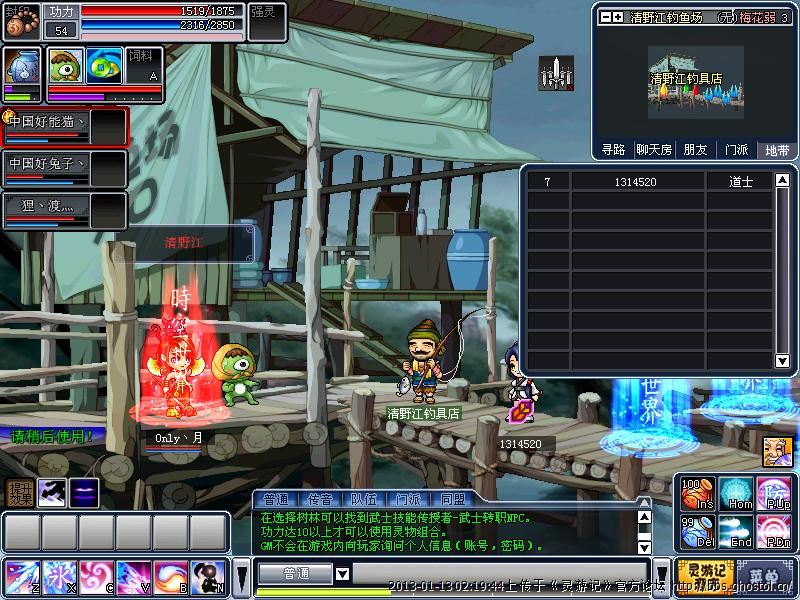
Task: Activate the 冰 ice skill on X
Action: [58, 577]
